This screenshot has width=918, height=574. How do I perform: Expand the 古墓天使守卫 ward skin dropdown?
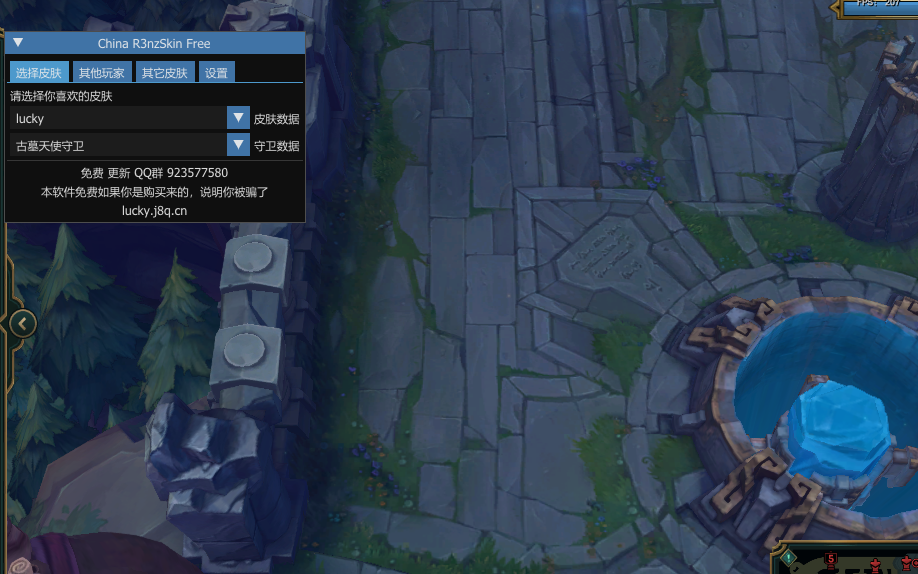point(238,145)
